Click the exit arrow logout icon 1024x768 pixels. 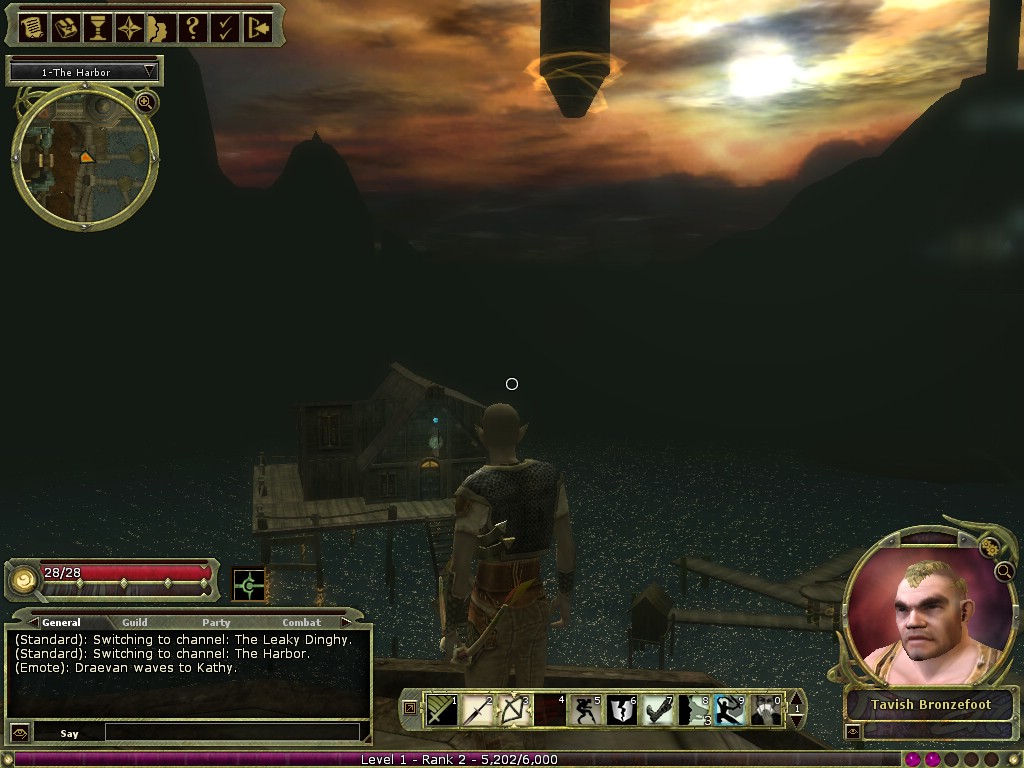(x=257, y=28)
